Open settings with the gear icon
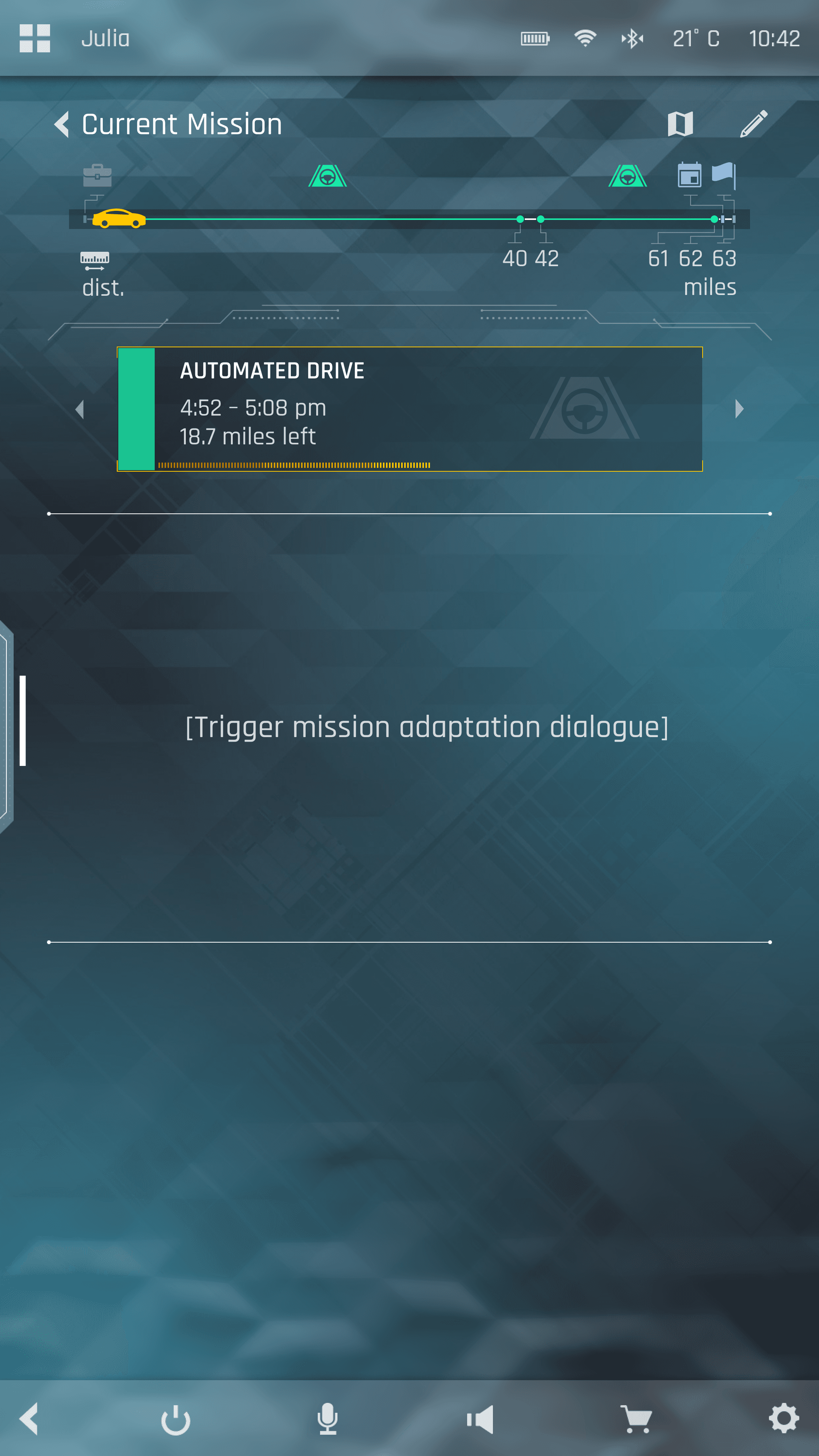The image size is (819, 1456). pyautogui.click(x=784, y=1419)
